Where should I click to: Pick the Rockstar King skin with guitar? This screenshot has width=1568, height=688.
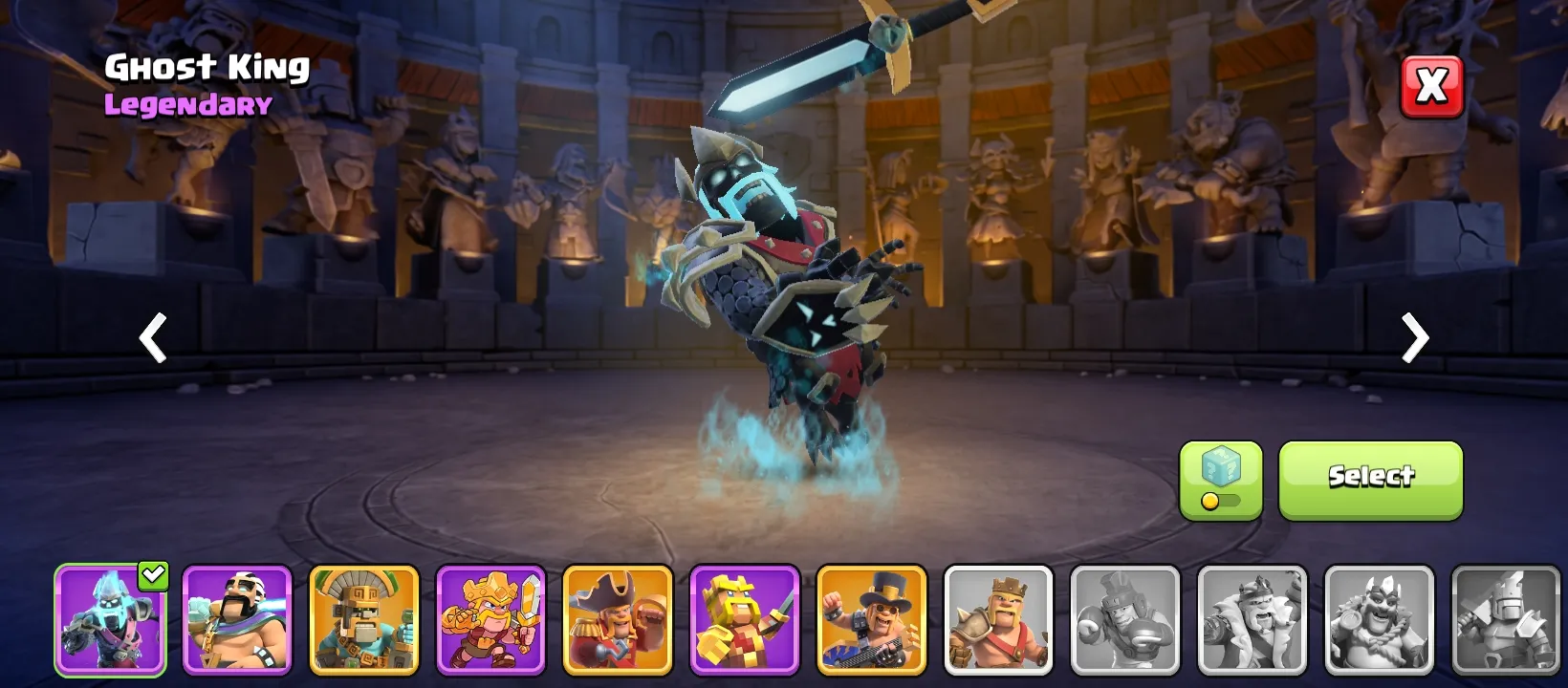pos(871,619)
